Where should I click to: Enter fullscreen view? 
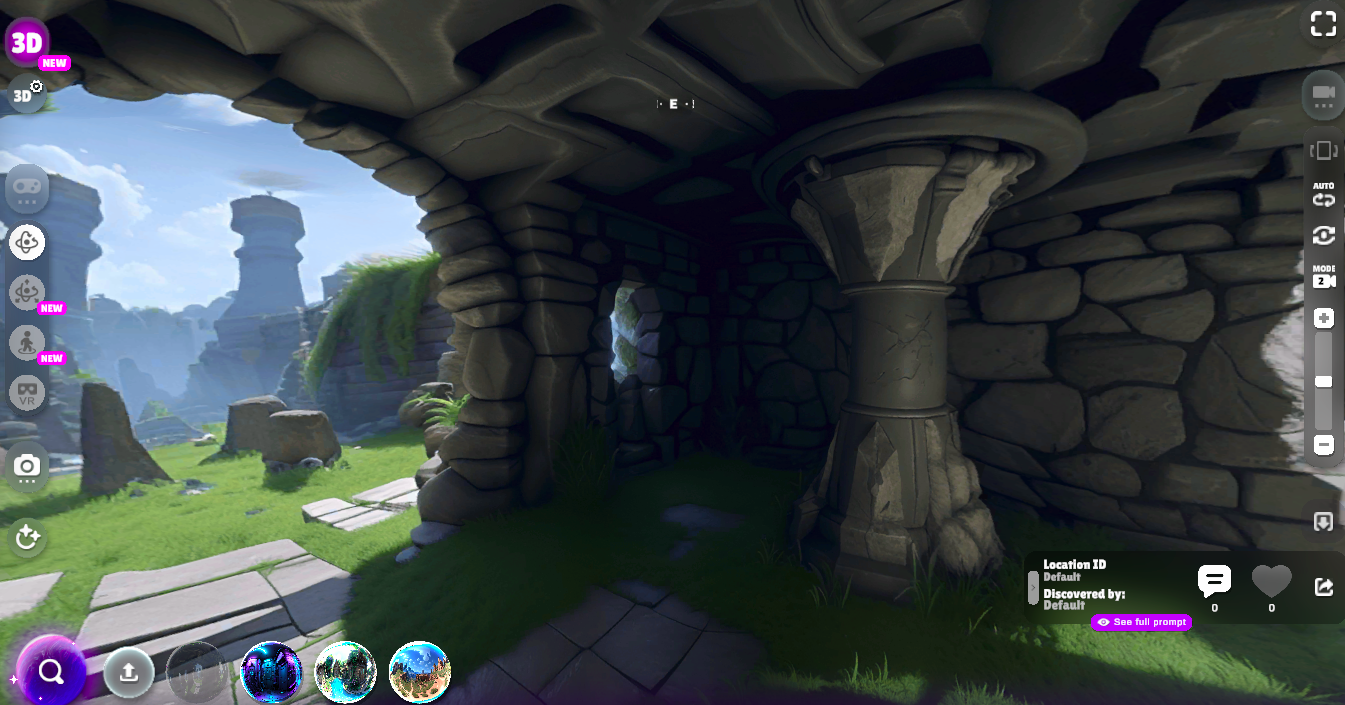(x=1323, y=25)
